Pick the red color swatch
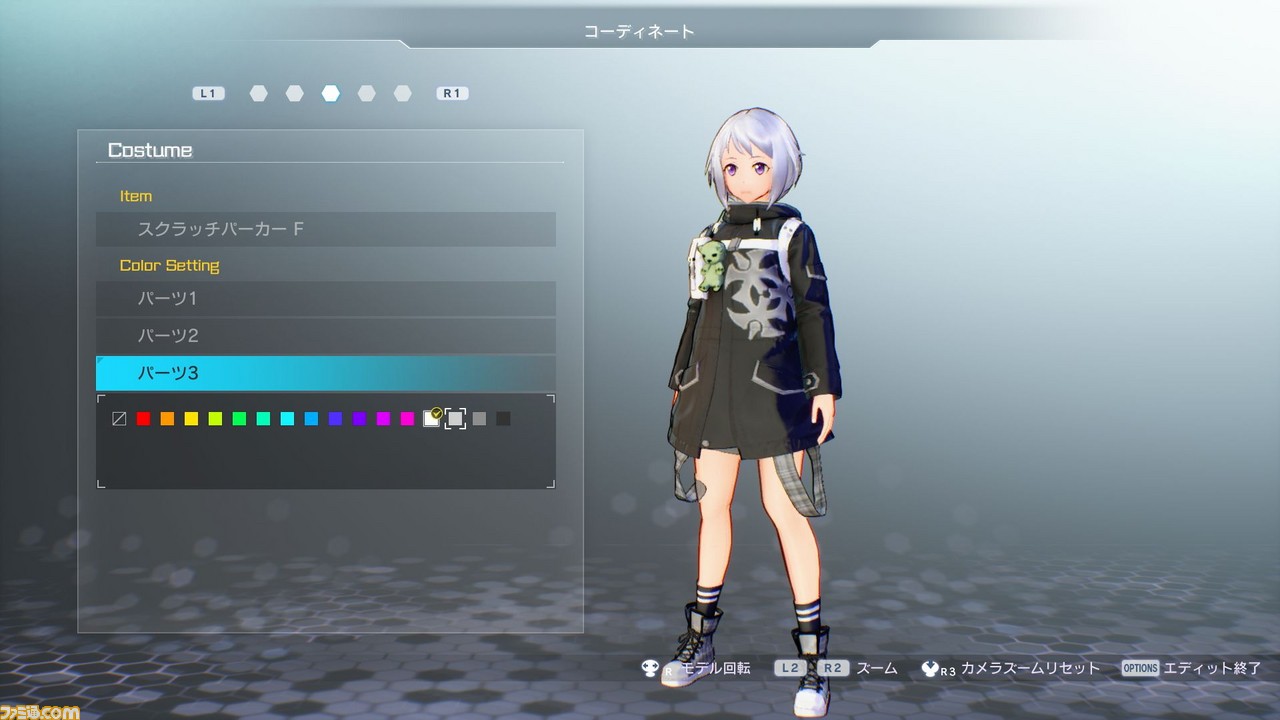The height and width of the screenshot is (720, 1280). click(143, 419)
